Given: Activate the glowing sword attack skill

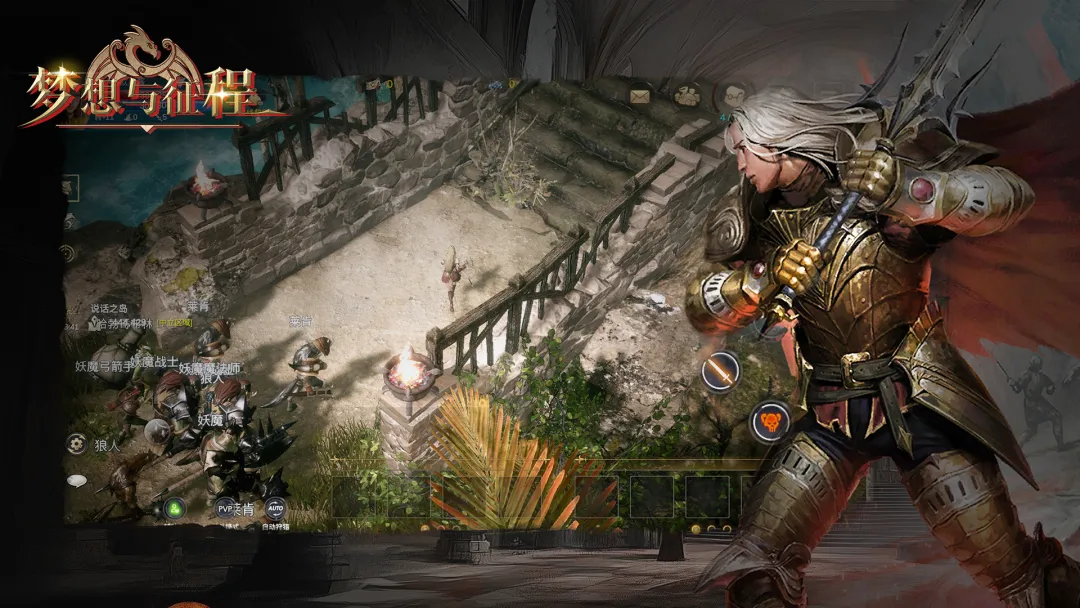Looking at the screenshot, I should tap(720, 371).
